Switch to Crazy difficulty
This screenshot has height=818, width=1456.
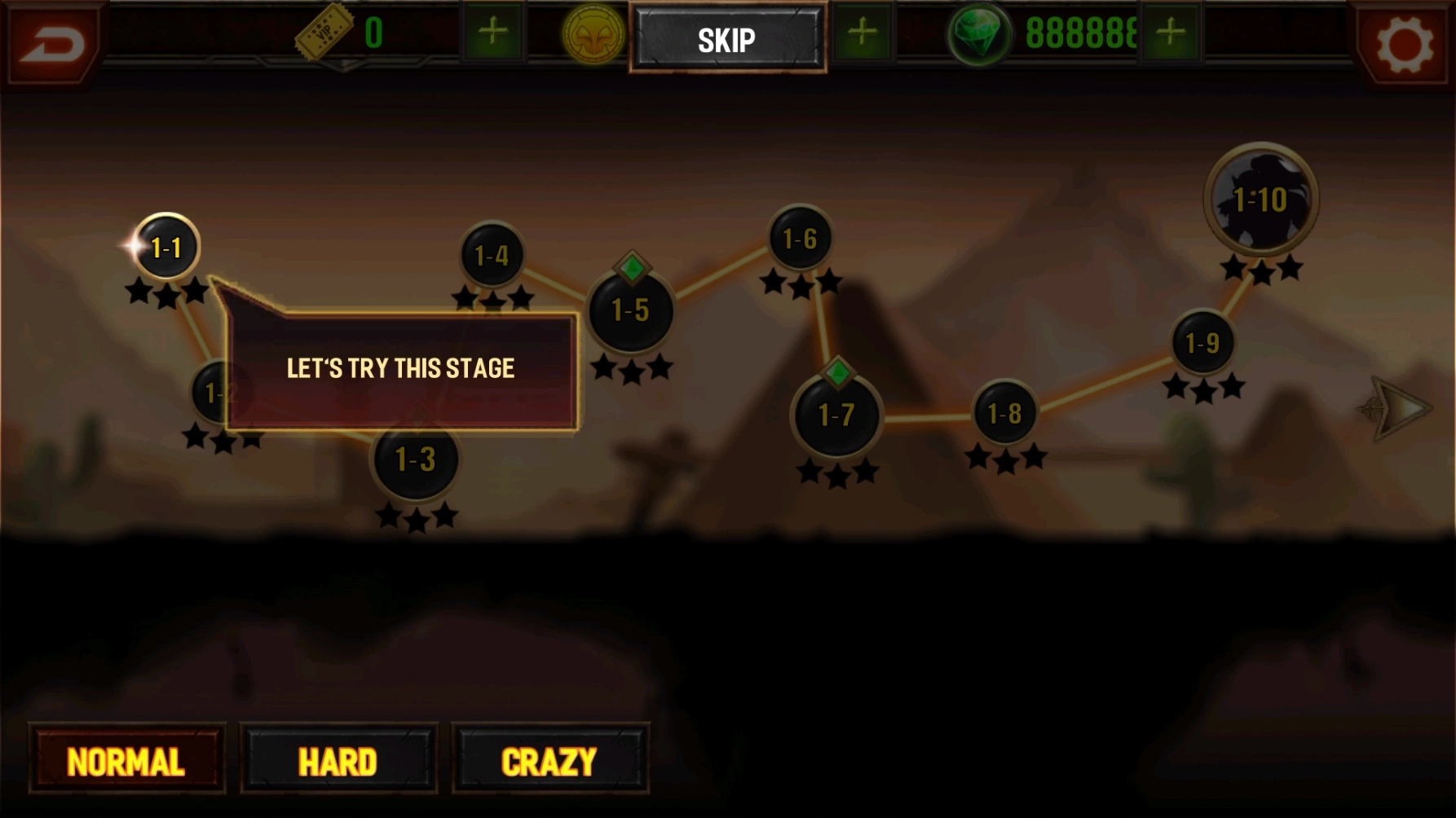549,762
